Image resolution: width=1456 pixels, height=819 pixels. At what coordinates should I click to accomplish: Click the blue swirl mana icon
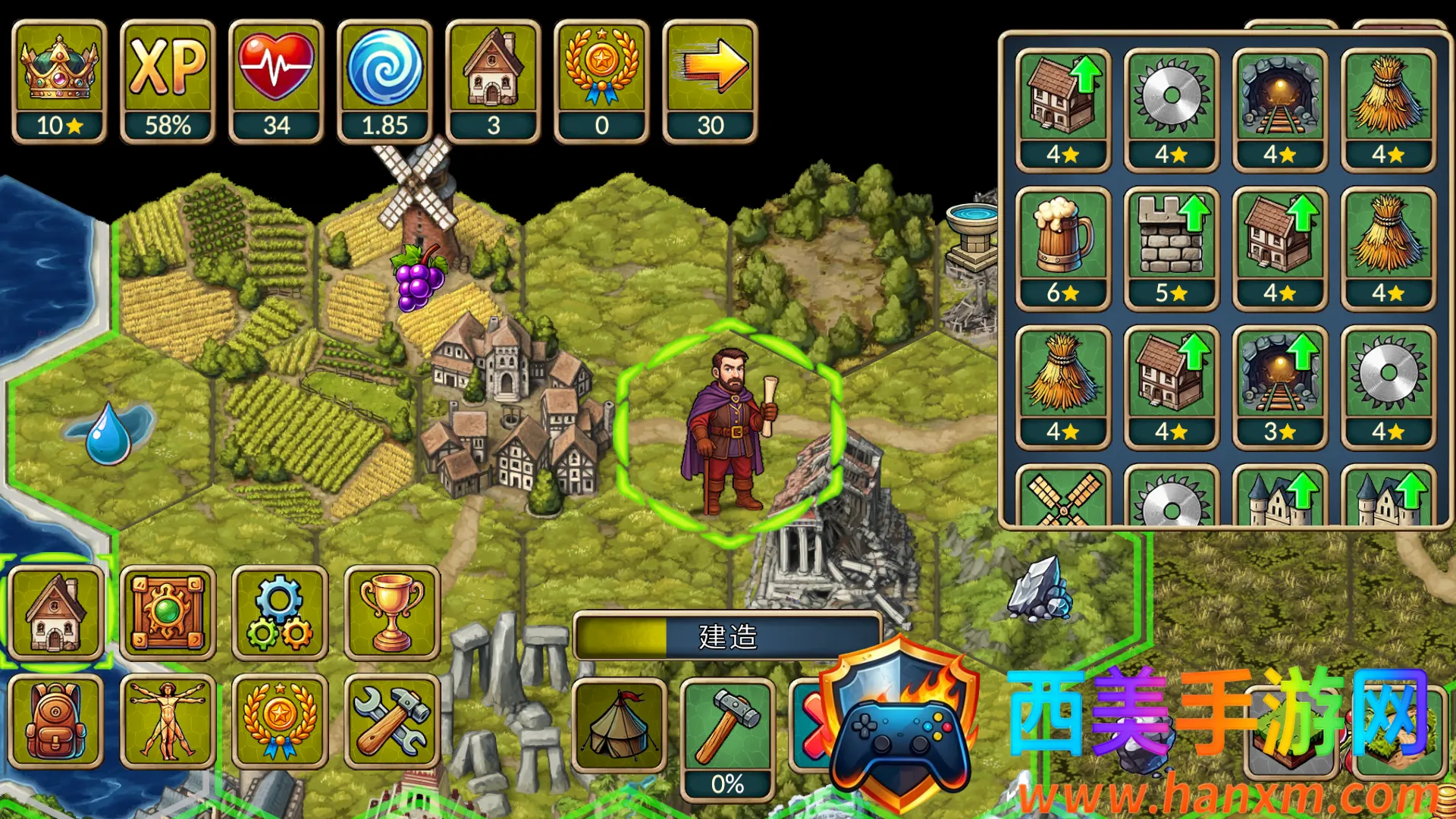pos(384,81)
